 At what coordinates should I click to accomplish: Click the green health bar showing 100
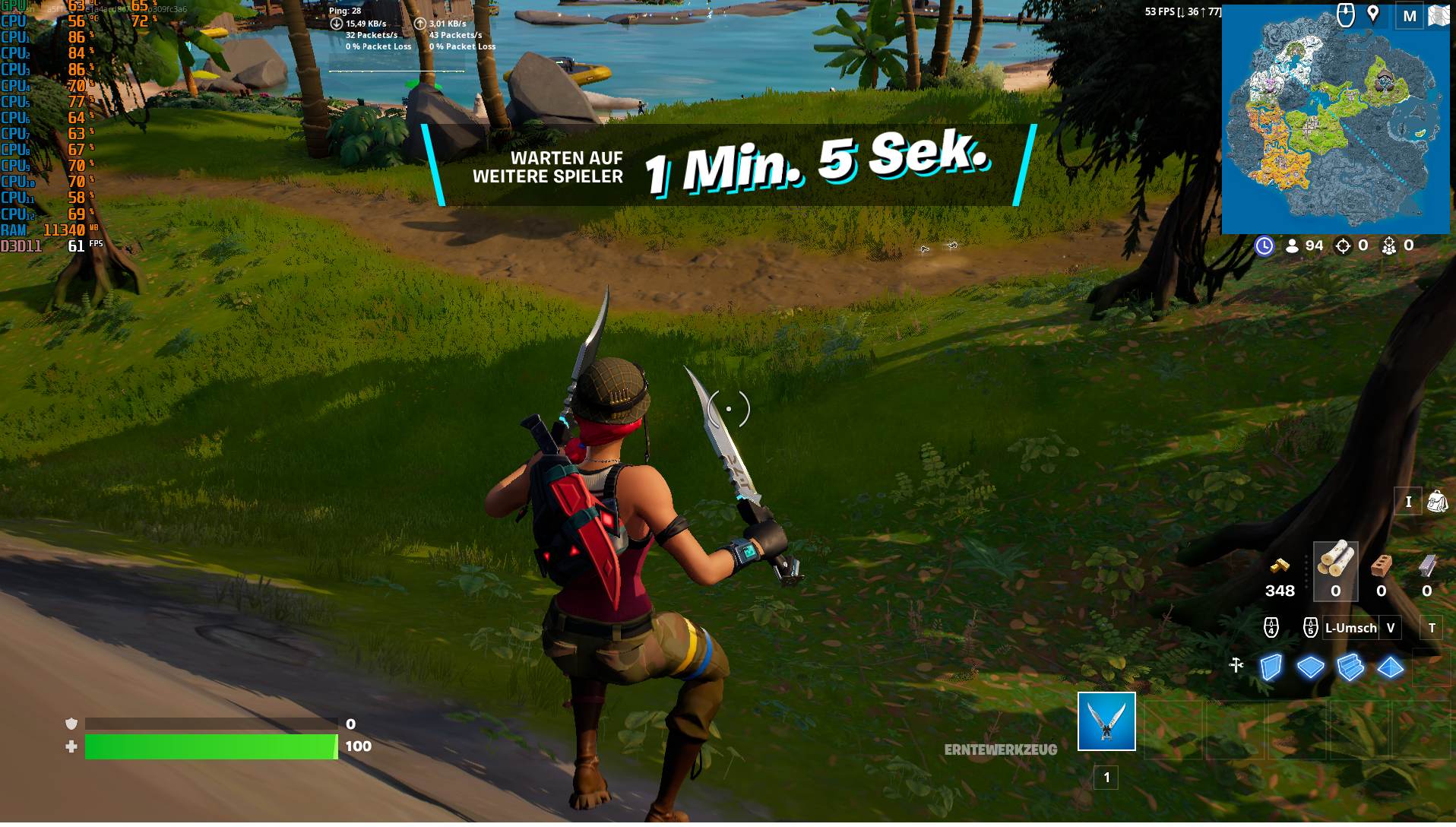(210, 746)
